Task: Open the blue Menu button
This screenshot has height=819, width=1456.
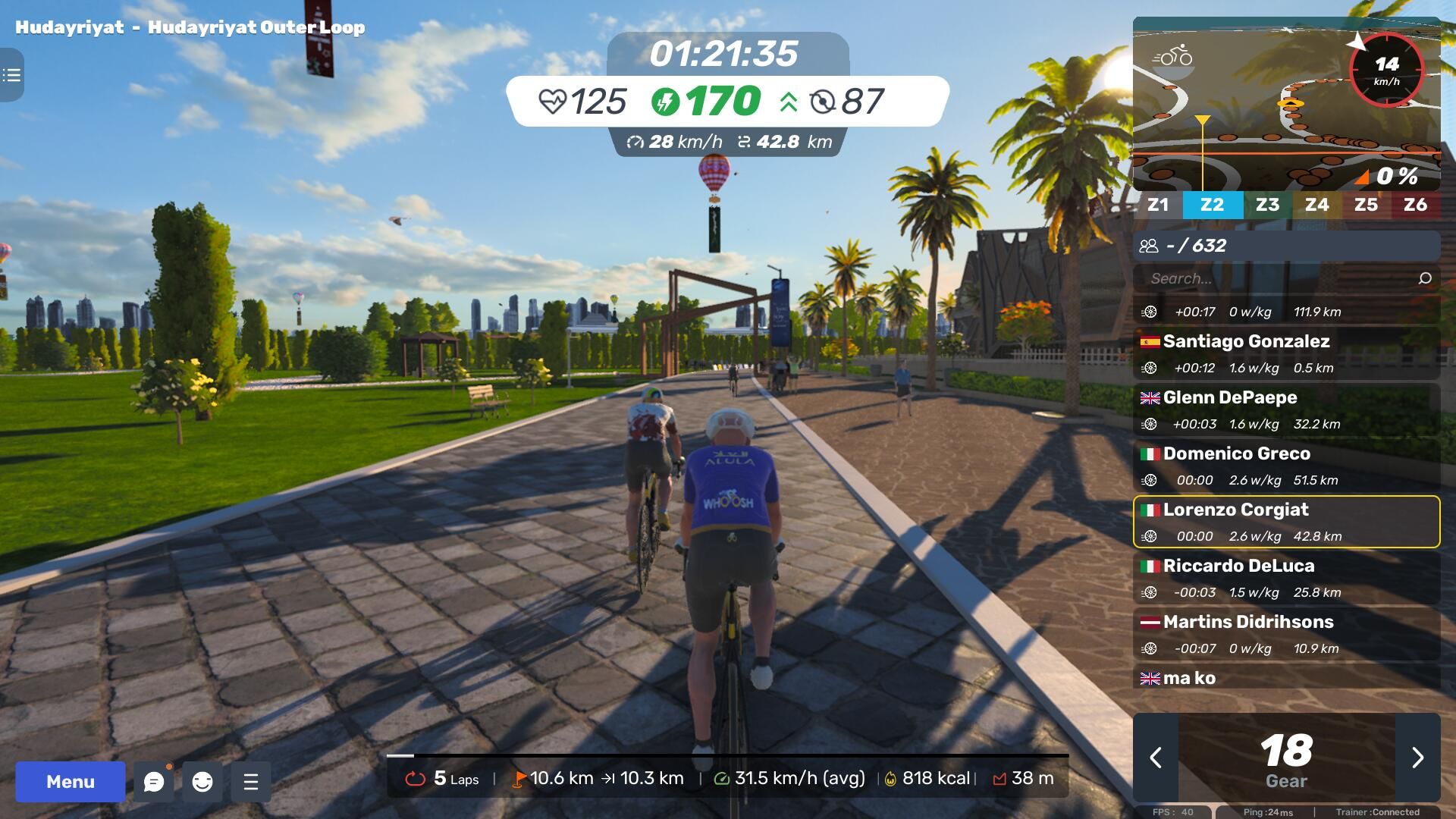Action: (x=71, y=782)
